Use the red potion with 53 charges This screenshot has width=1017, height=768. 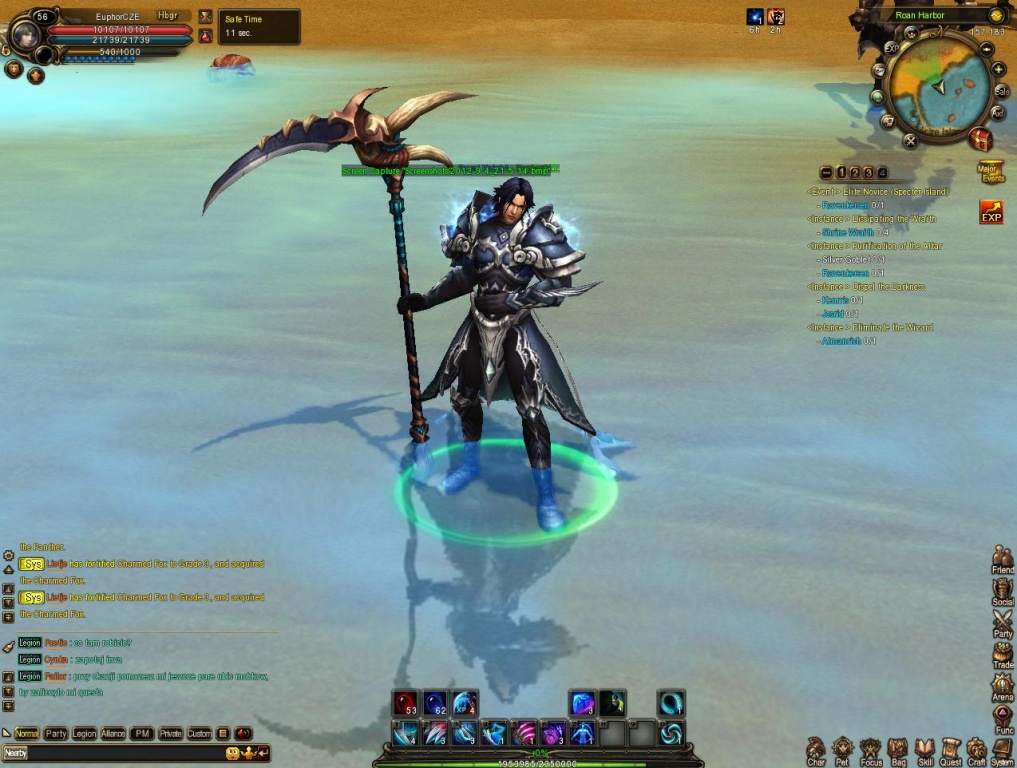tap(405, 704)
